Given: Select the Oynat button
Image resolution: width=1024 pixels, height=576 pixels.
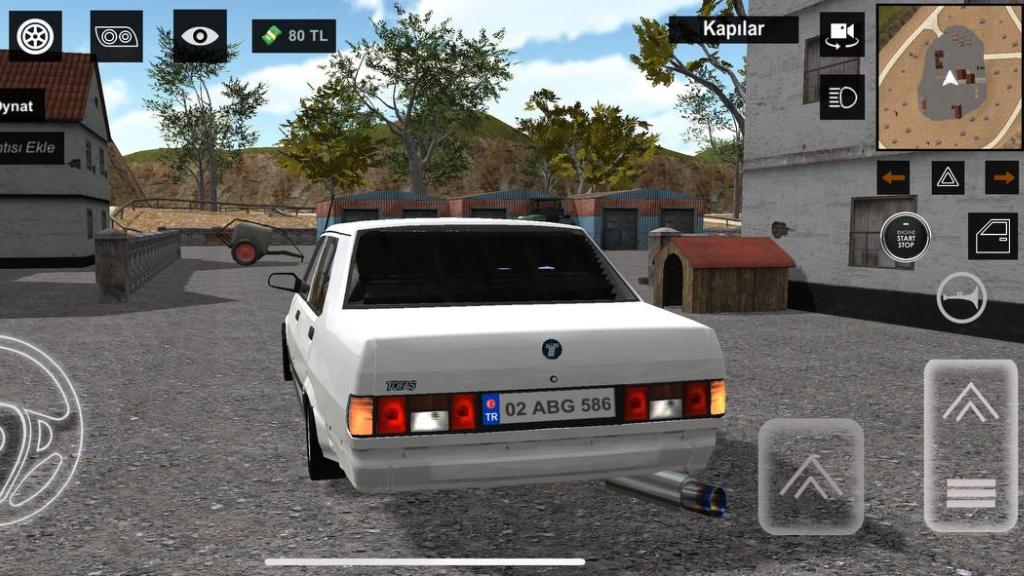Looking at the screenshot, I should click(x=20, y=105).
